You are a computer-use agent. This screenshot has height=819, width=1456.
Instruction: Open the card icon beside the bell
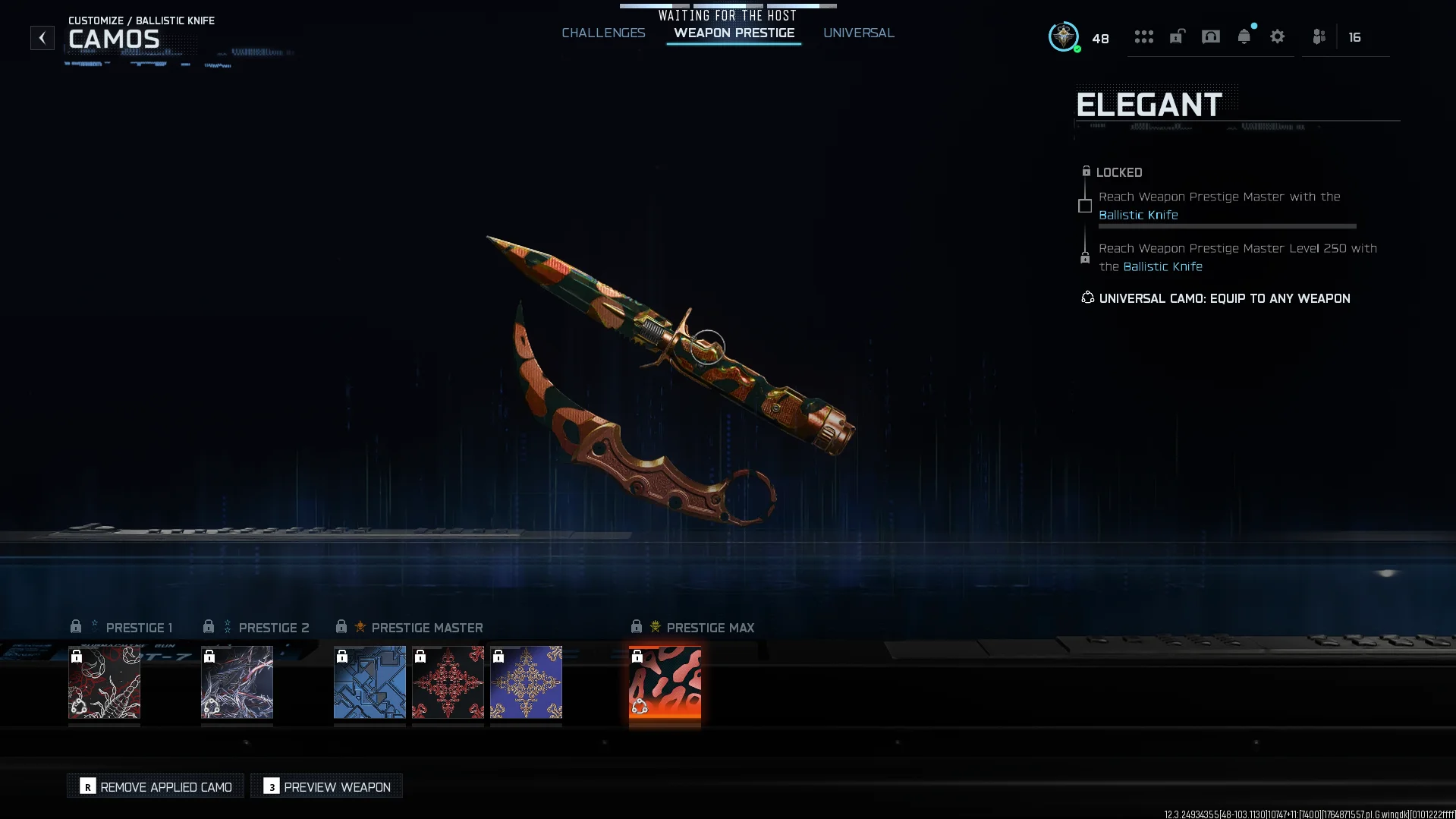[1210, 36]
